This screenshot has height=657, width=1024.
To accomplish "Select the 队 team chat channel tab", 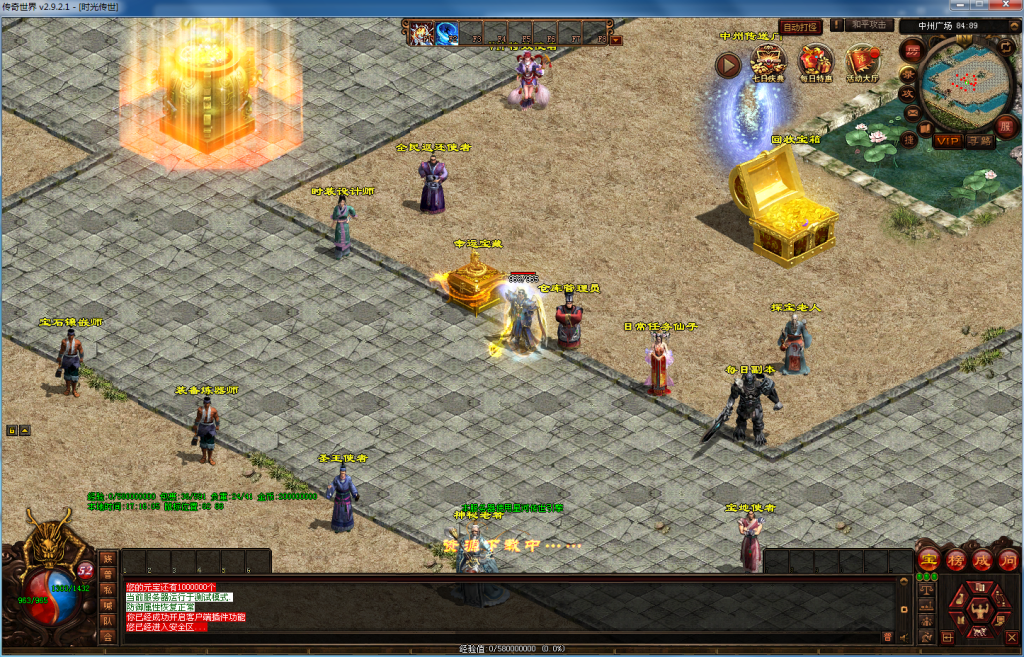I will pyautogui.click(x=107, y=620).
